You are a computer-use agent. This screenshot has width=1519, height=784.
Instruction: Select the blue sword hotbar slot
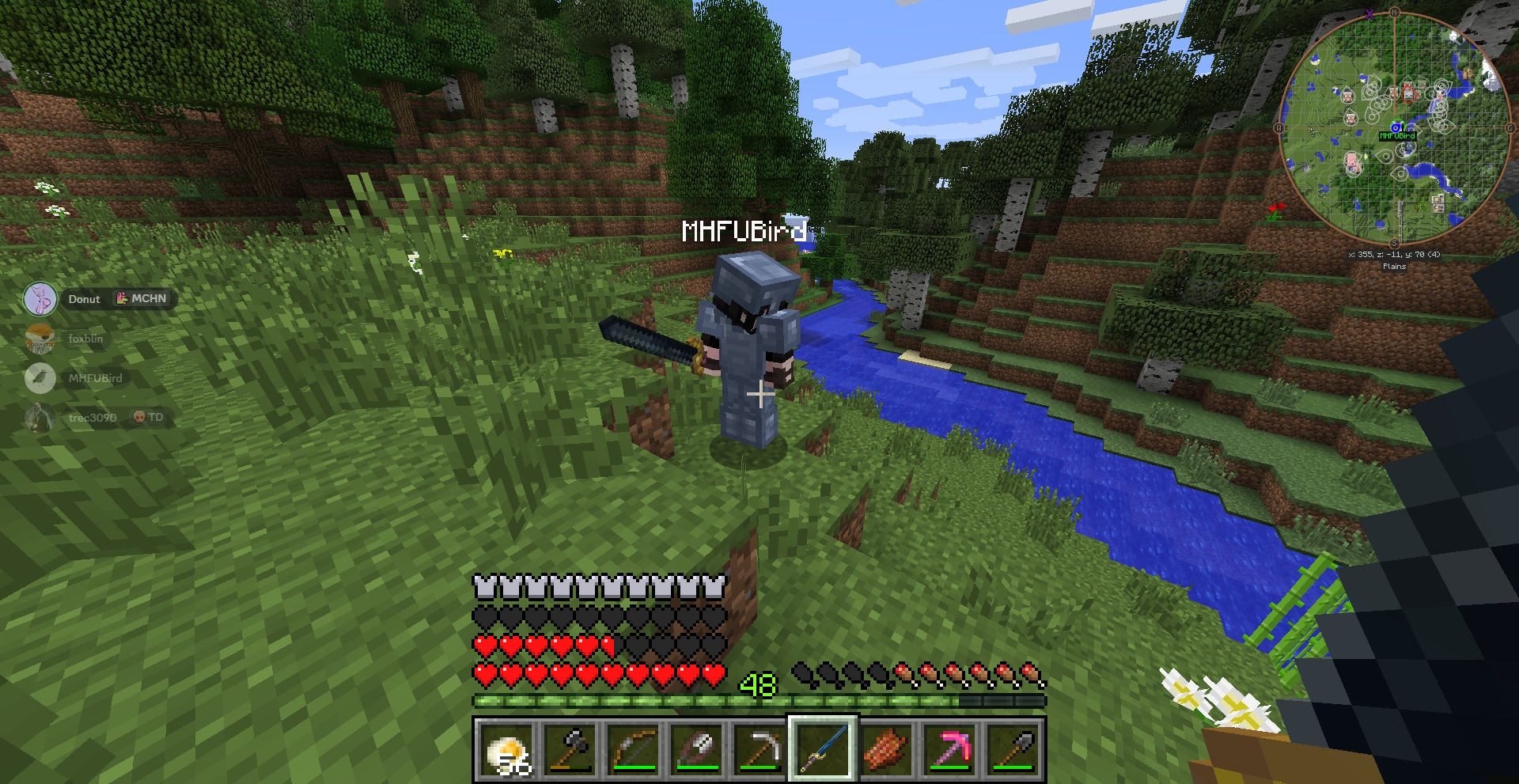[823, 749]
